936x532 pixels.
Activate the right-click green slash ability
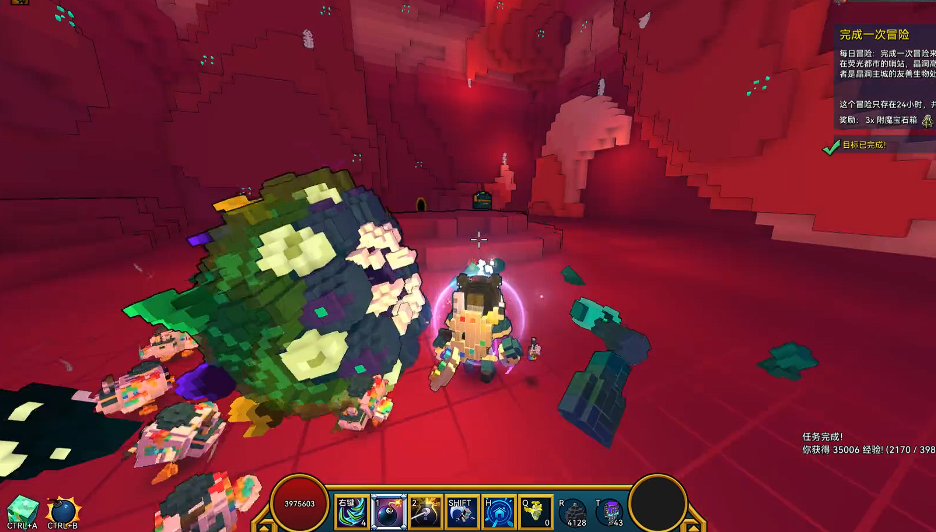tap(351, 512)
